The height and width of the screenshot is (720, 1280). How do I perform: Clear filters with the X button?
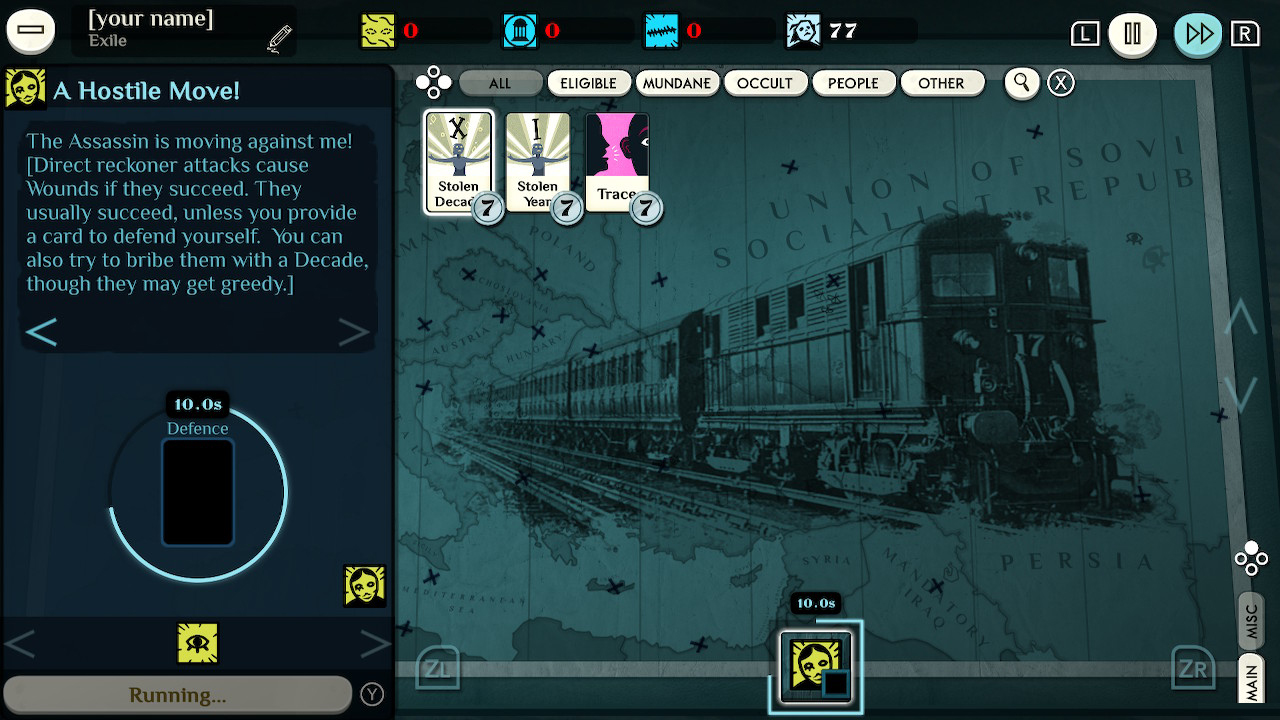click(1060, 83)
